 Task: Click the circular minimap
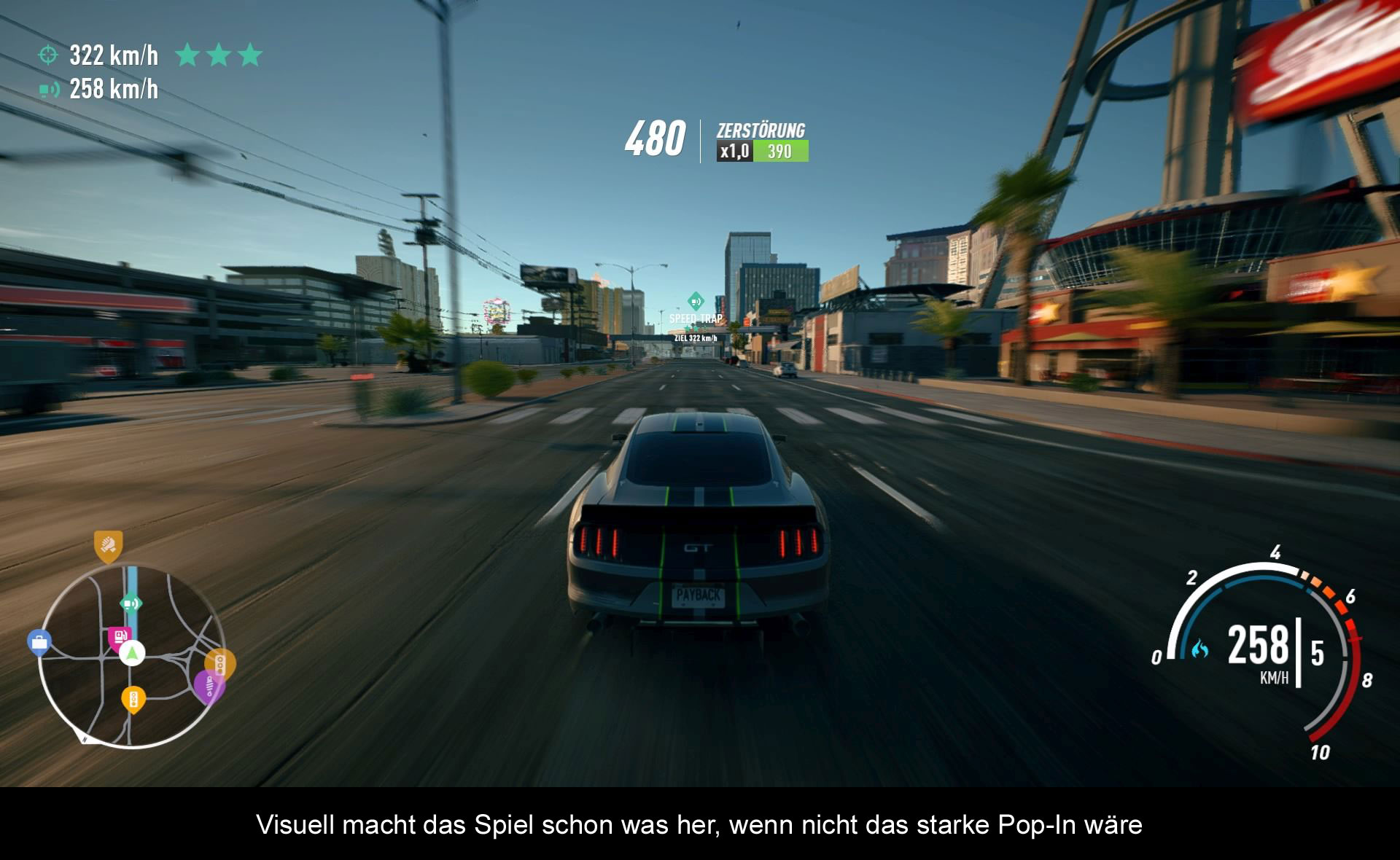tap(131, 656)
